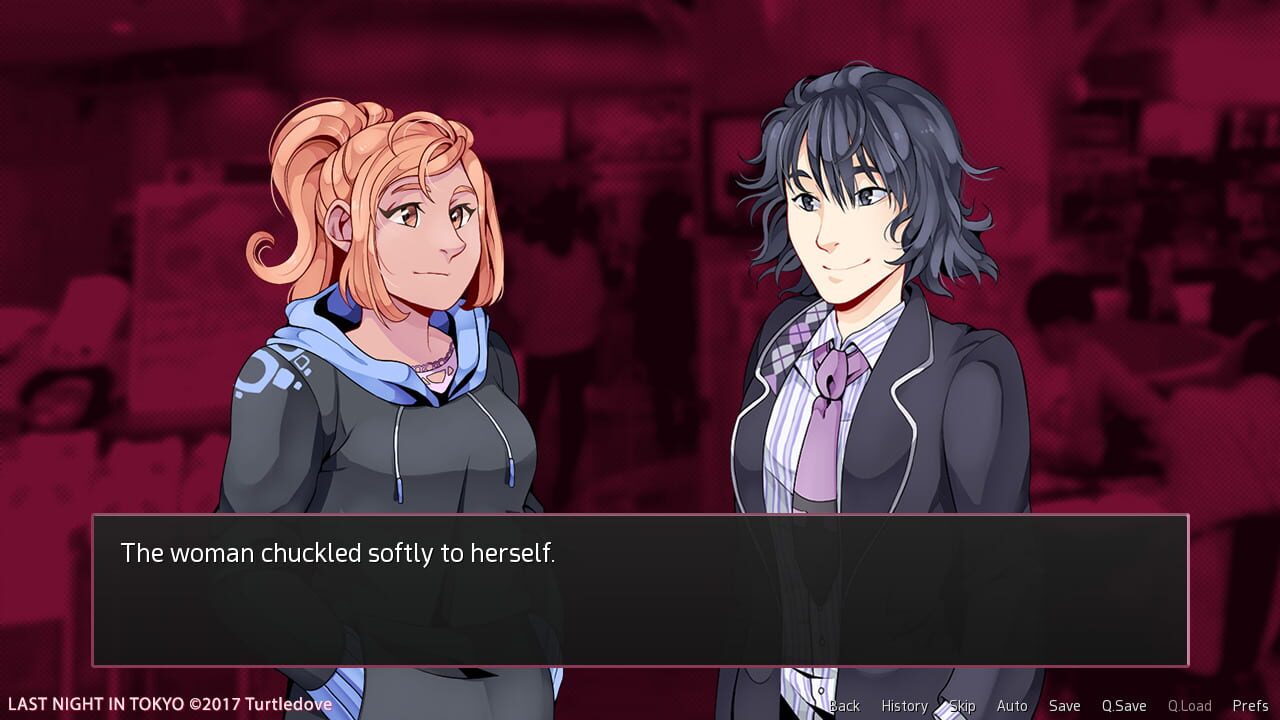Select History in the quick menu

pyautogui.click(x=903, y=705)
